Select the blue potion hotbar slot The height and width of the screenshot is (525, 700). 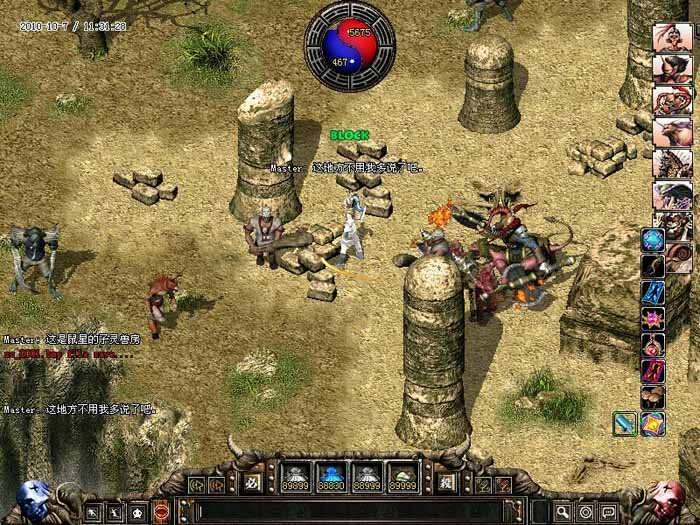(332, 476)
